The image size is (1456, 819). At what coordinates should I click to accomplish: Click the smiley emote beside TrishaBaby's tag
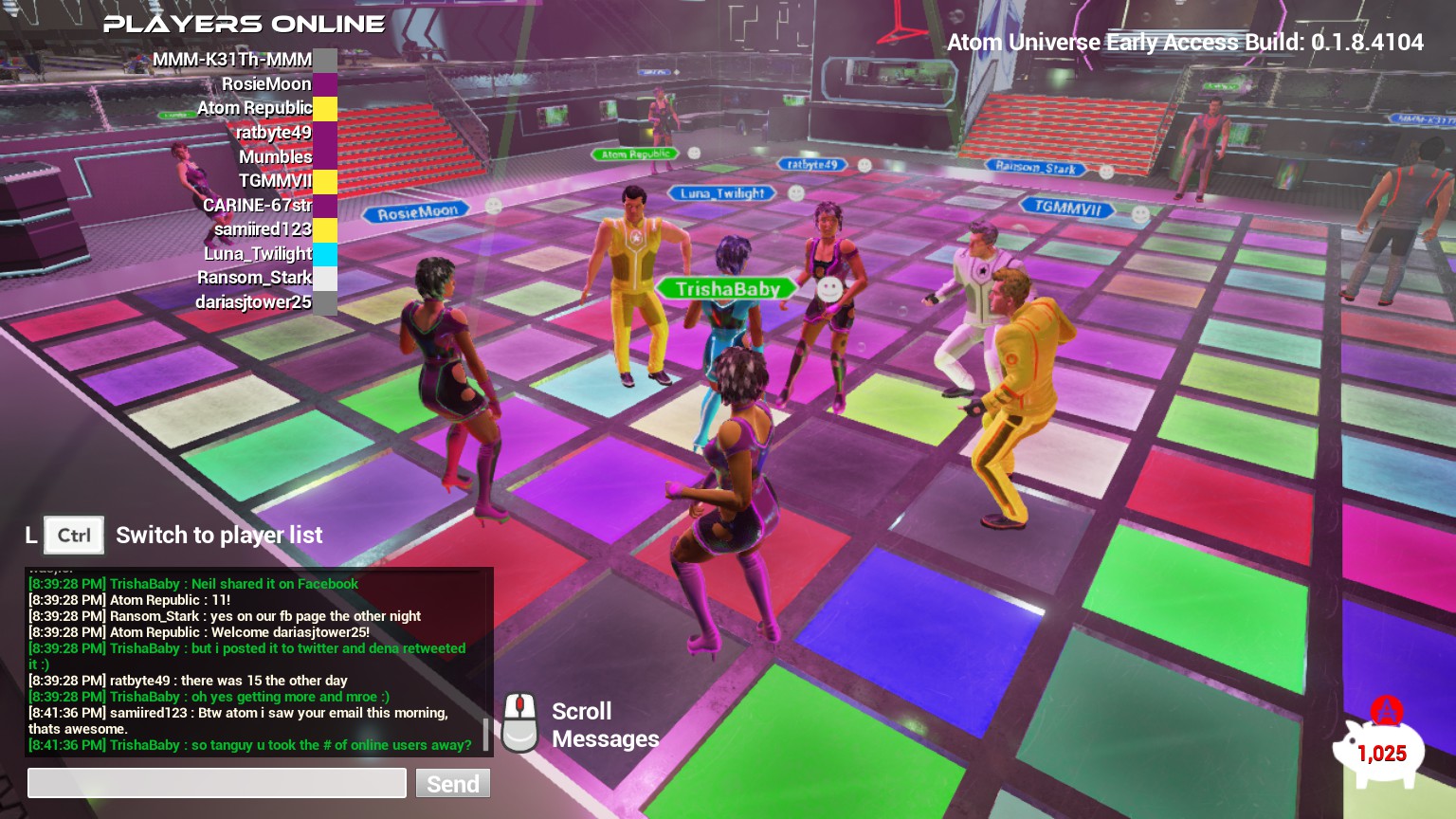pyautogui.click(x=829, y=289)
